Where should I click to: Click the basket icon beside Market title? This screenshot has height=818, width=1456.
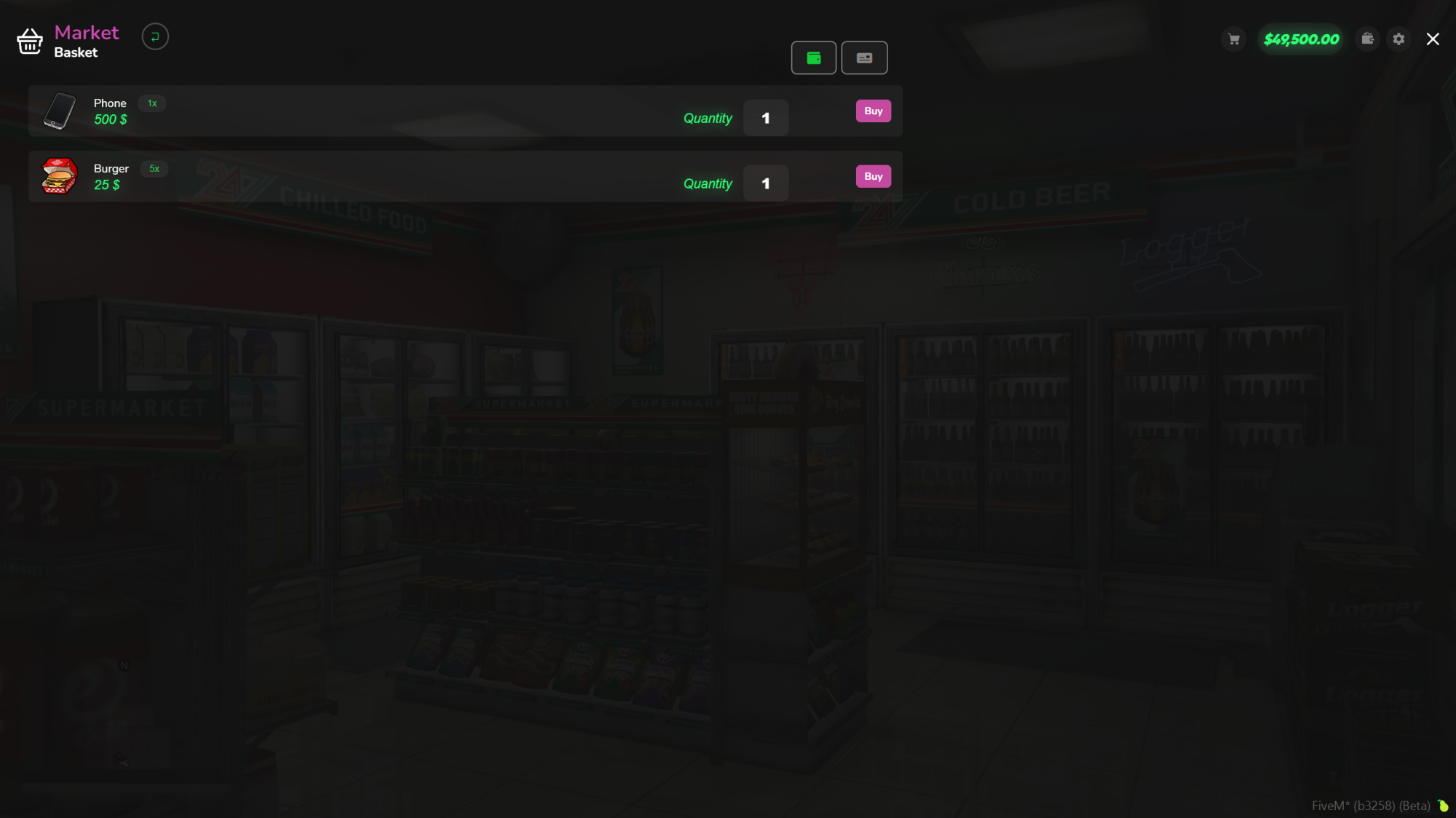click(x=29, y=41)
